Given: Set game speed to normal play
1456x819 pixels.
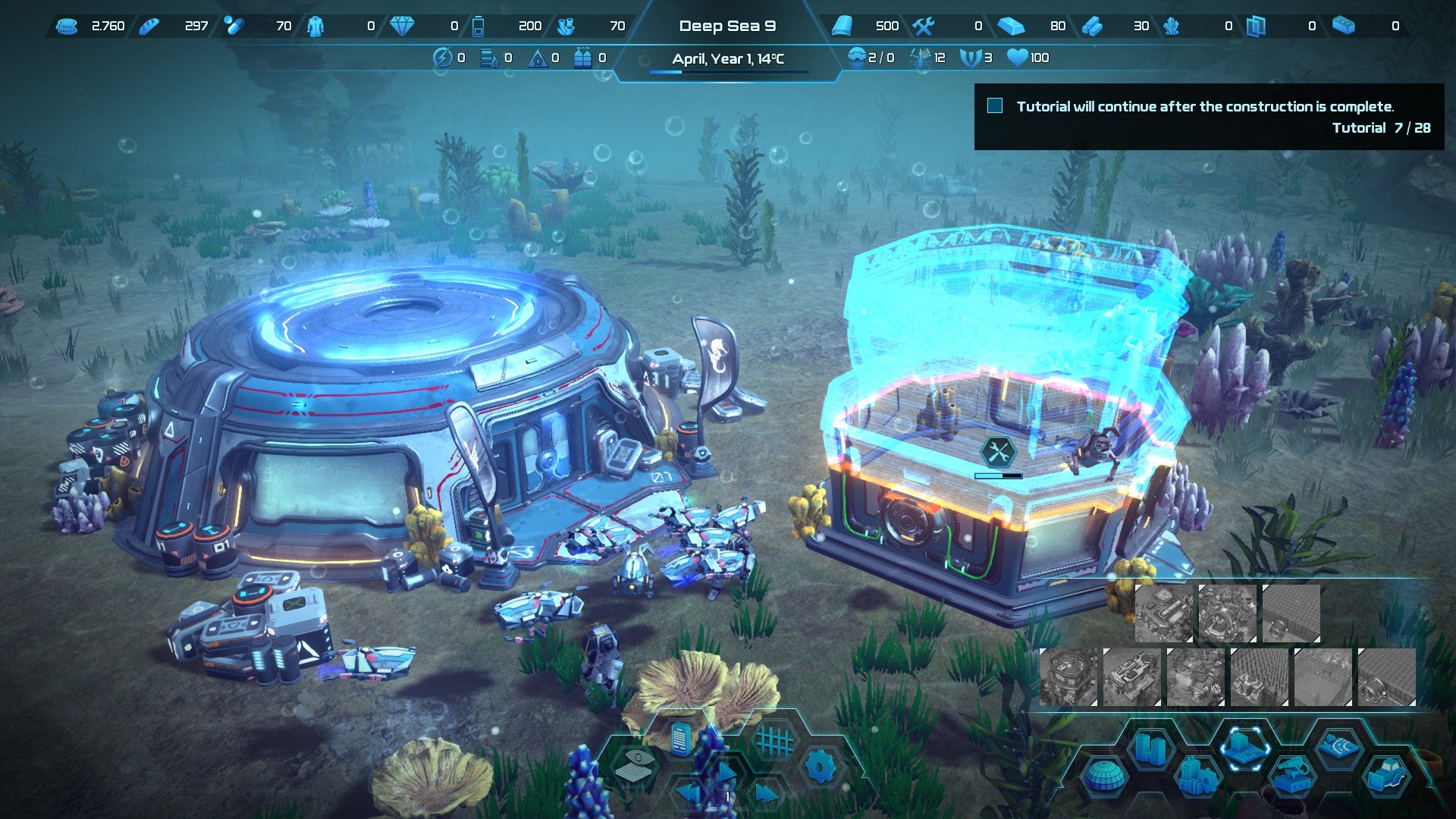Looking at the screenshot, I should [726, 772].
